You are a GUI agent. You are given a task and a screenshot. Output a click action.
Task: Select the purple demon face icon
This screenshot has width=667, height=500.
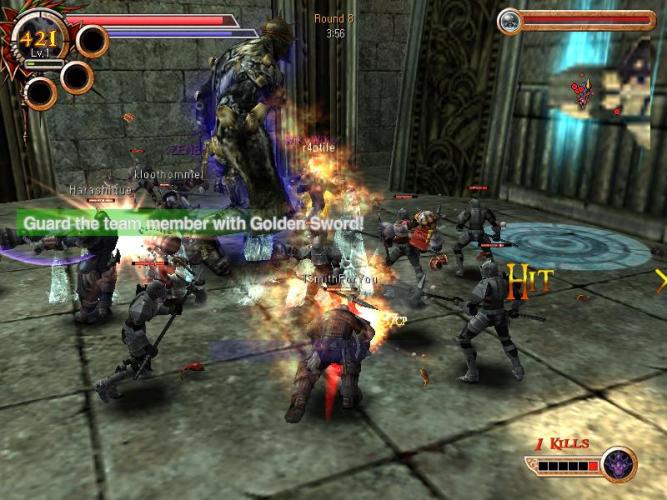(619, 464)
